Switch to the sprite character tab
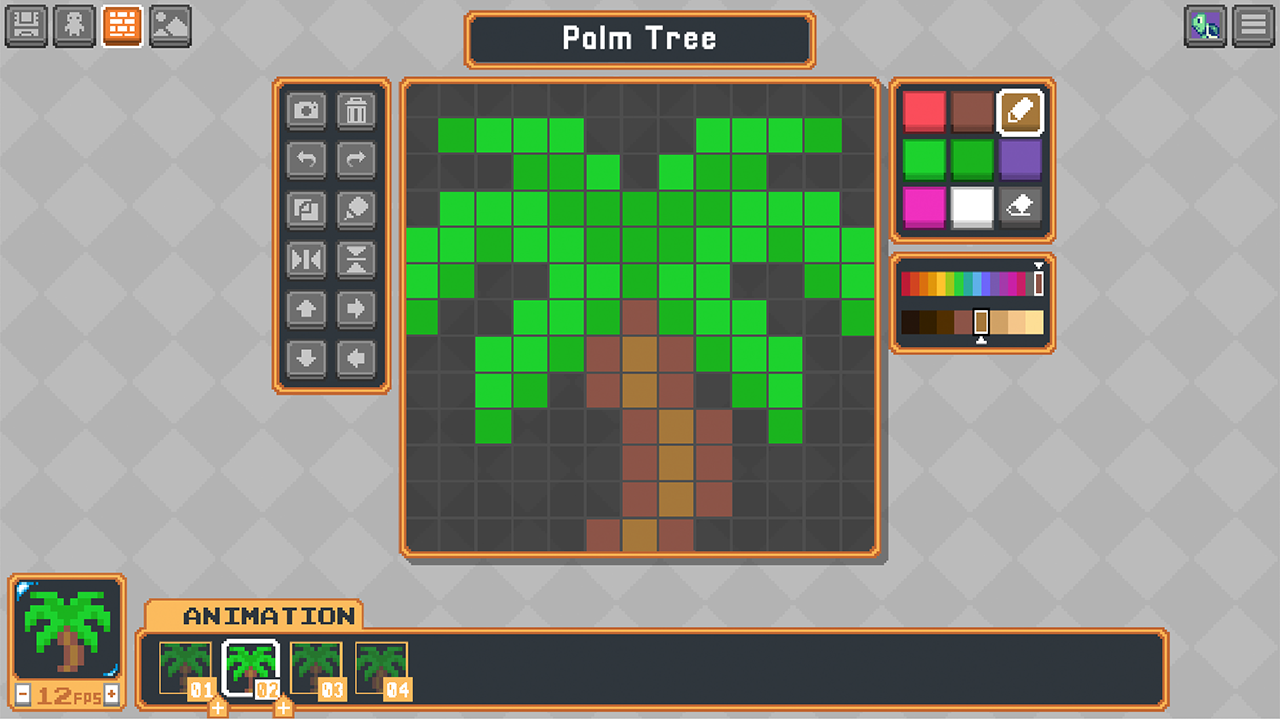The width and height of the screenshot is (1280, 720). click(x=74, y=27)
